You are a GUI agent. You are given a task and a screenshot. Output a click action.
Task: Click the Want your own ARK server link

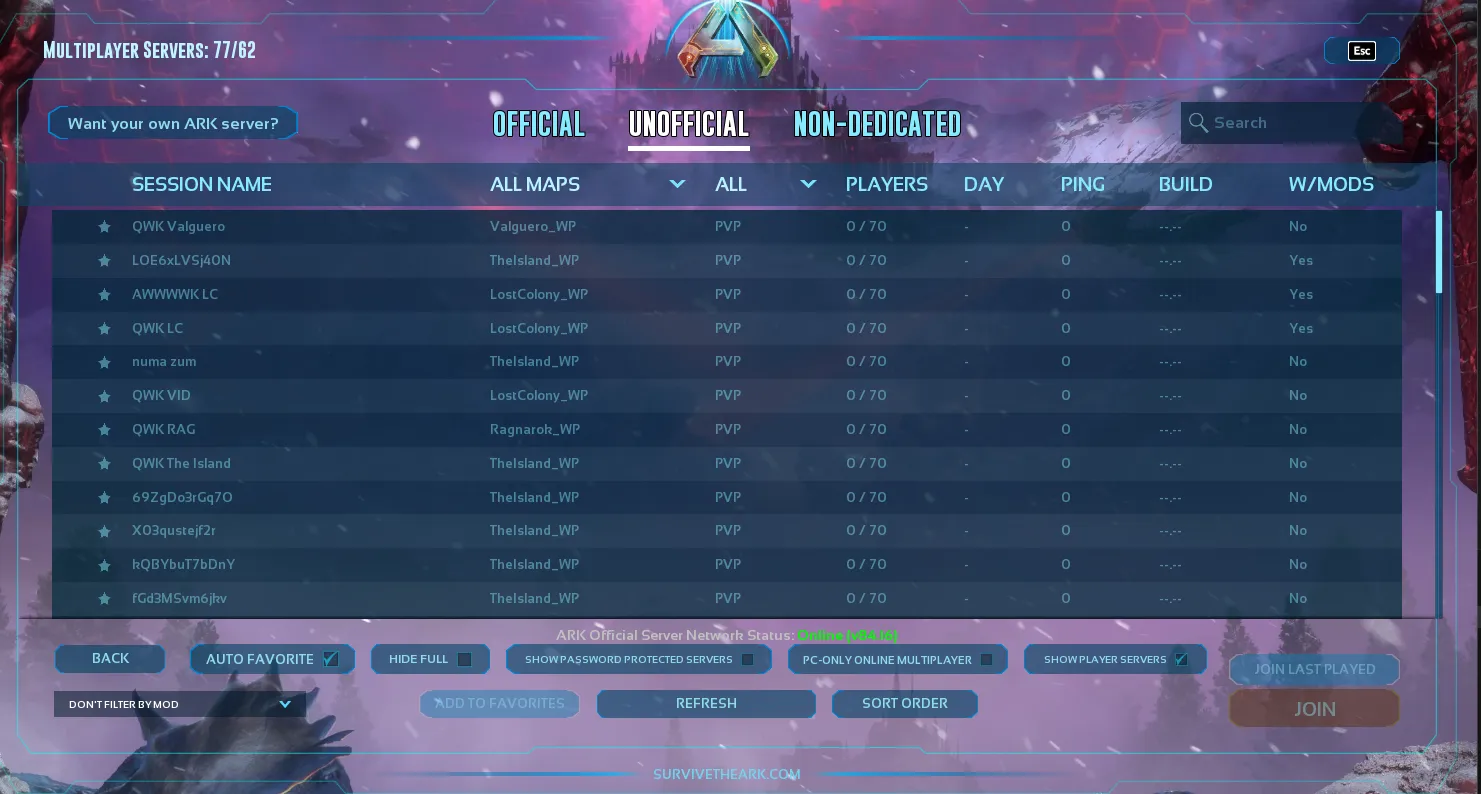(172, 123)
